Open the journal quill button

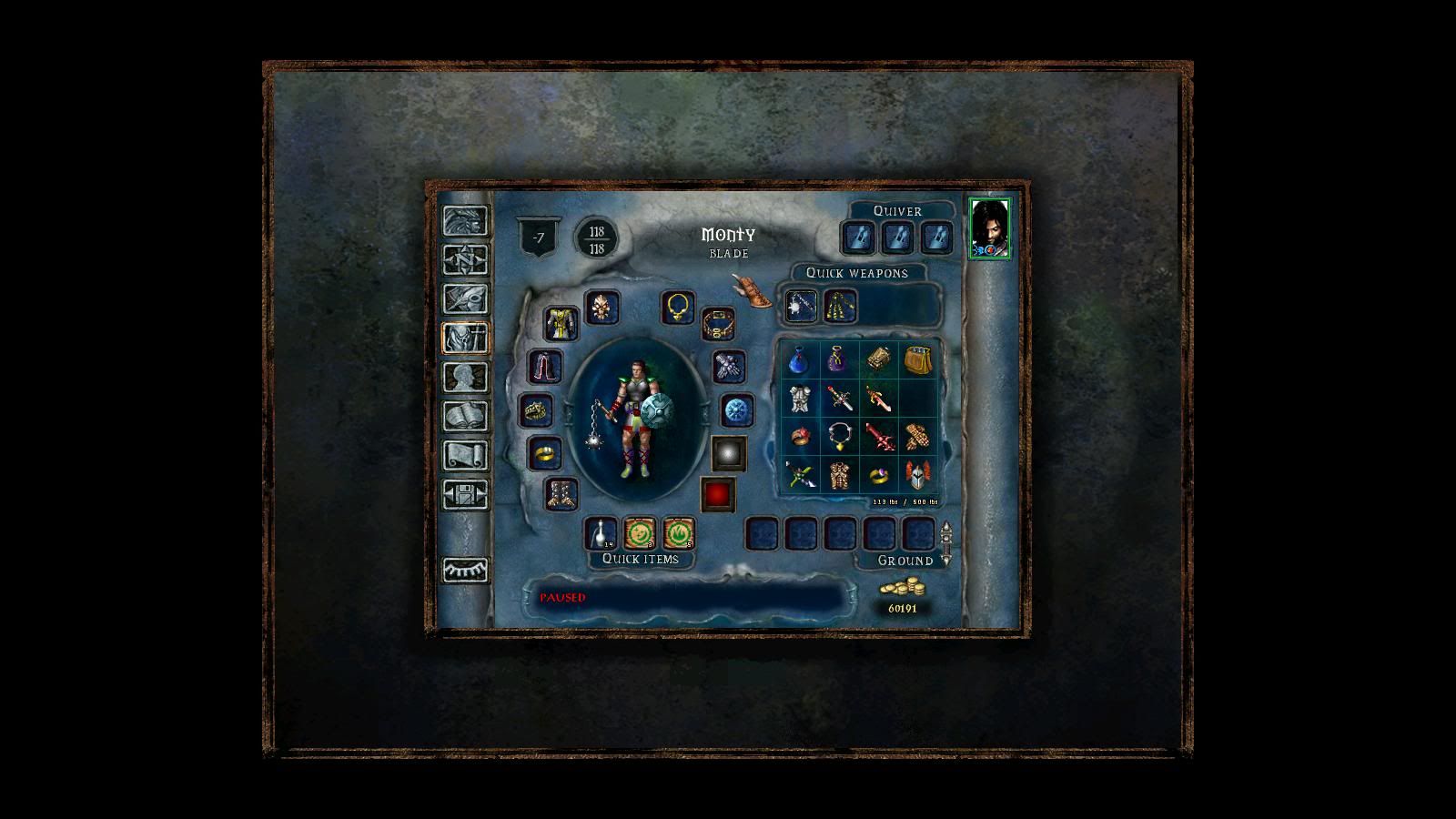pyautogui.click(x=465, y=299)
